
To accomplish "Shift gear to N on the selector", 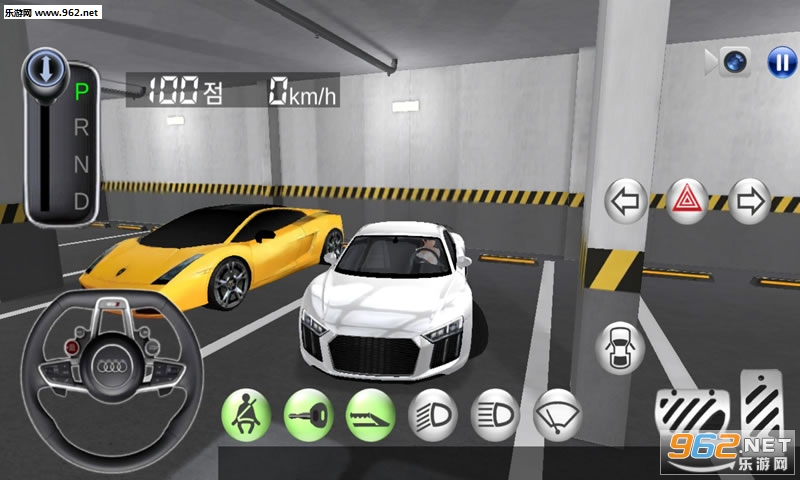I will (82, 164).
